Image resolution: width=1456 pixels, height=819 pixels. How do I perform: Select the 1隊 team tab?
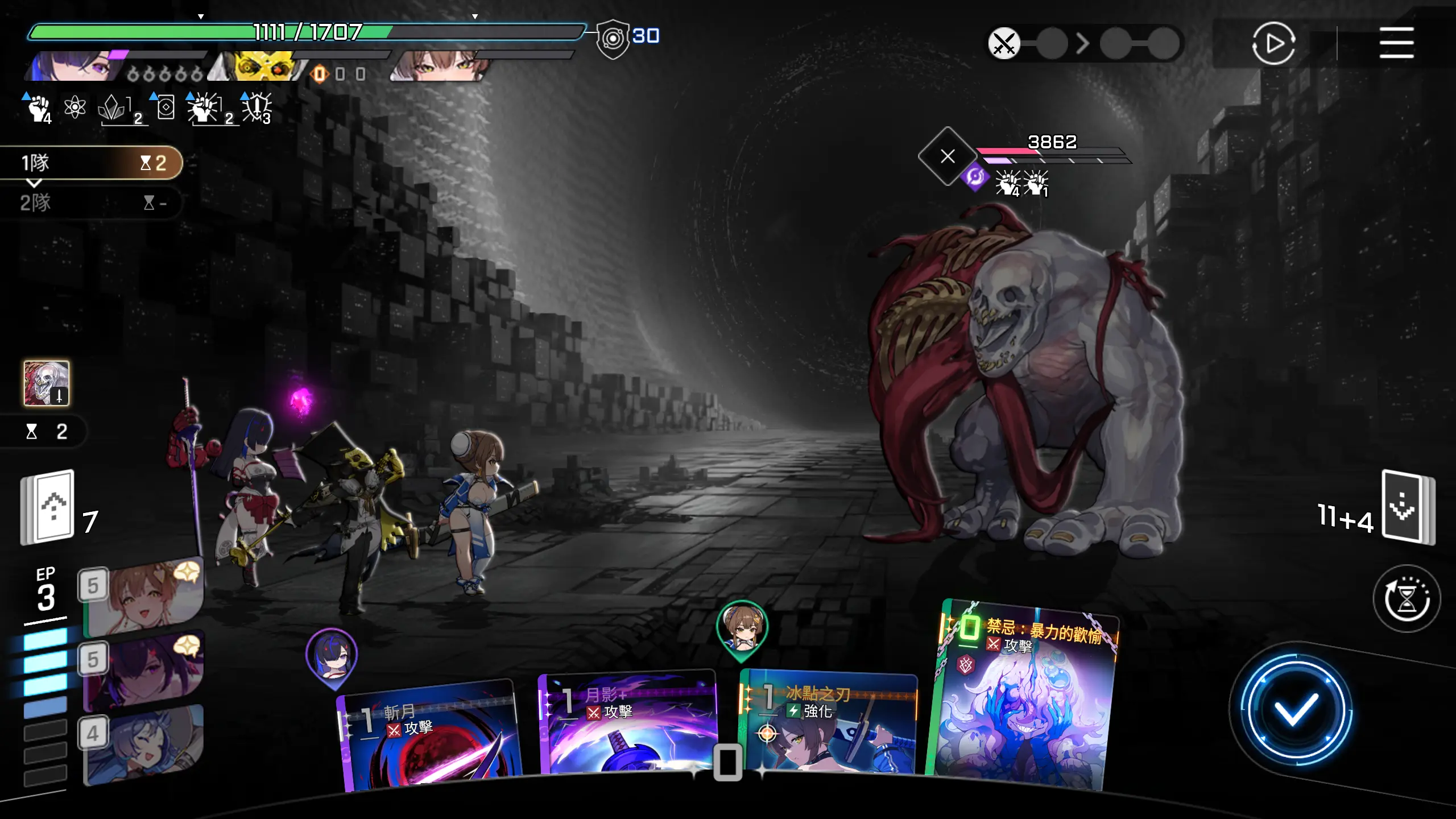[91, 163]
